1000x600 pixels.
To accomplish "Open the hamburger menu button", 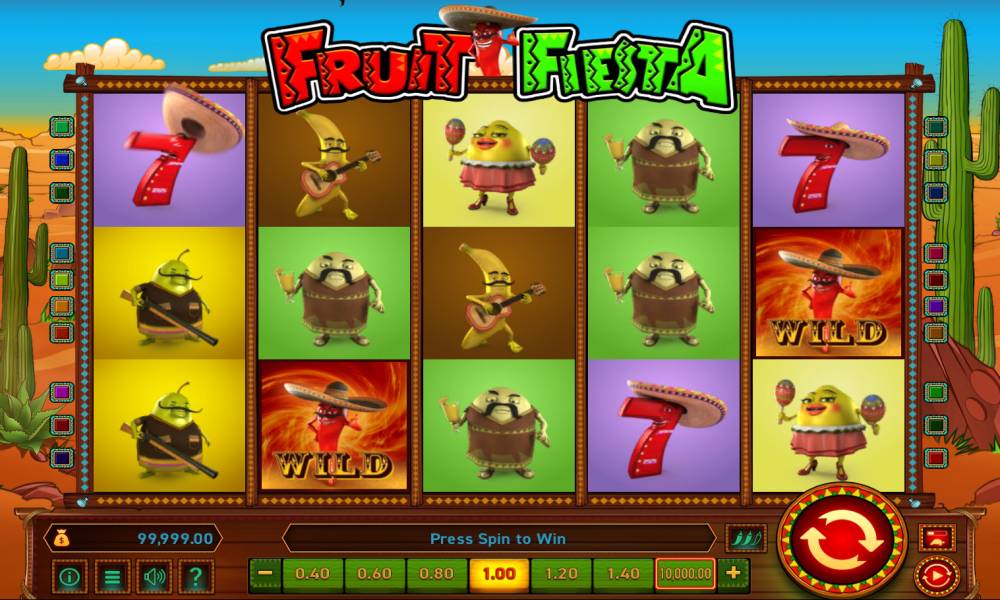I will click(112, 577).
